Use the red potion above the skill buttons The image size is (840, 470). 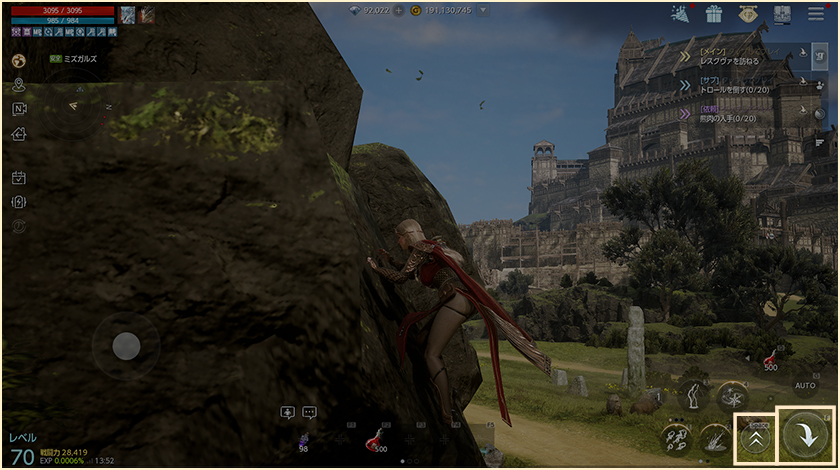(x=771, y=360)
